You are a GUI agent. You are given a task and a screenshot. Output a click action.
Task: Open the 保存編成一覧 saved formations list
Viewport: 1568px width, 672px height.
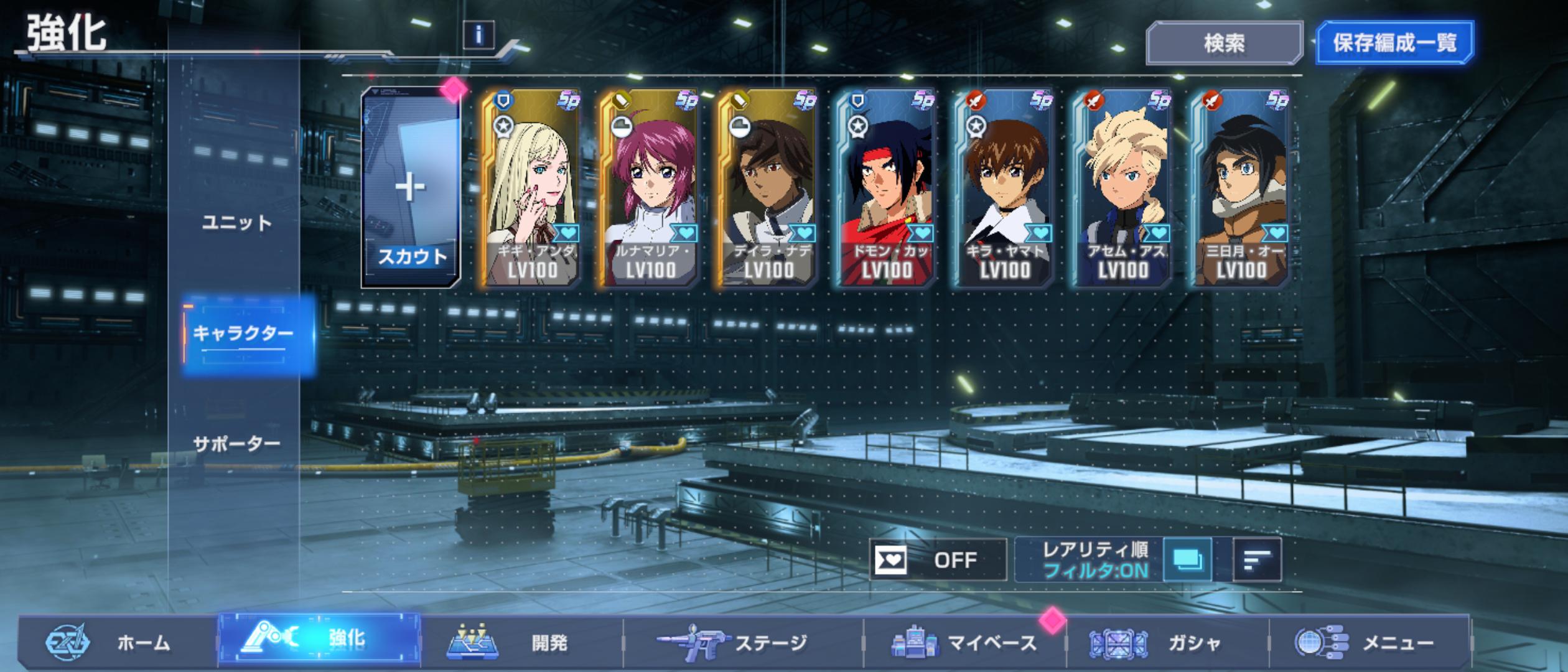pyautogui.click(x=1394, y=43)
